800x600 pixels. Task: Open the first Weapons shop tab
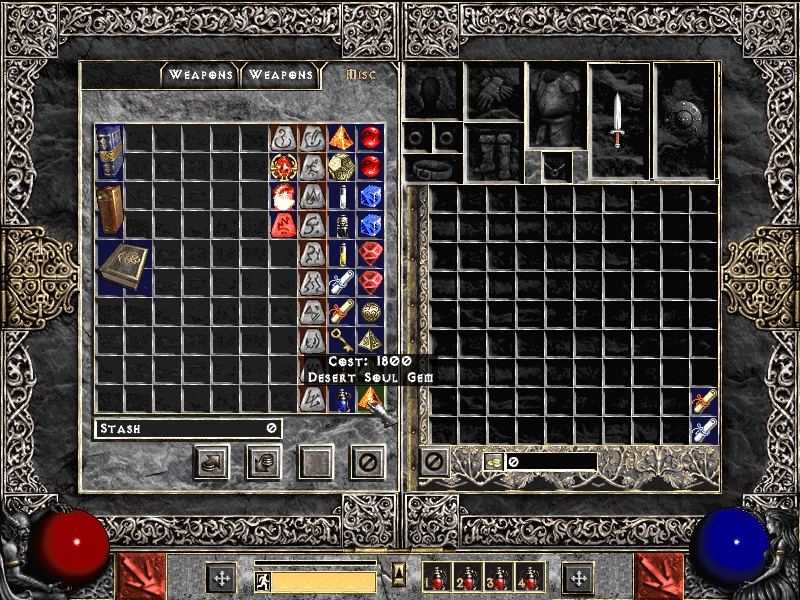(200, 75)
